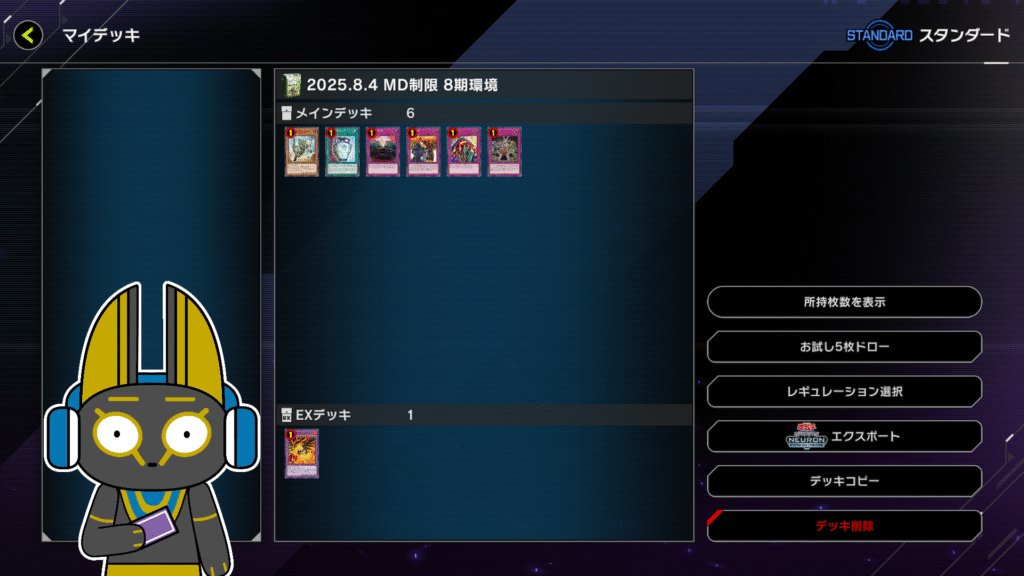Select the orange monster card in the main deck
Viewport: 1024px width, 576px height.
301,152
